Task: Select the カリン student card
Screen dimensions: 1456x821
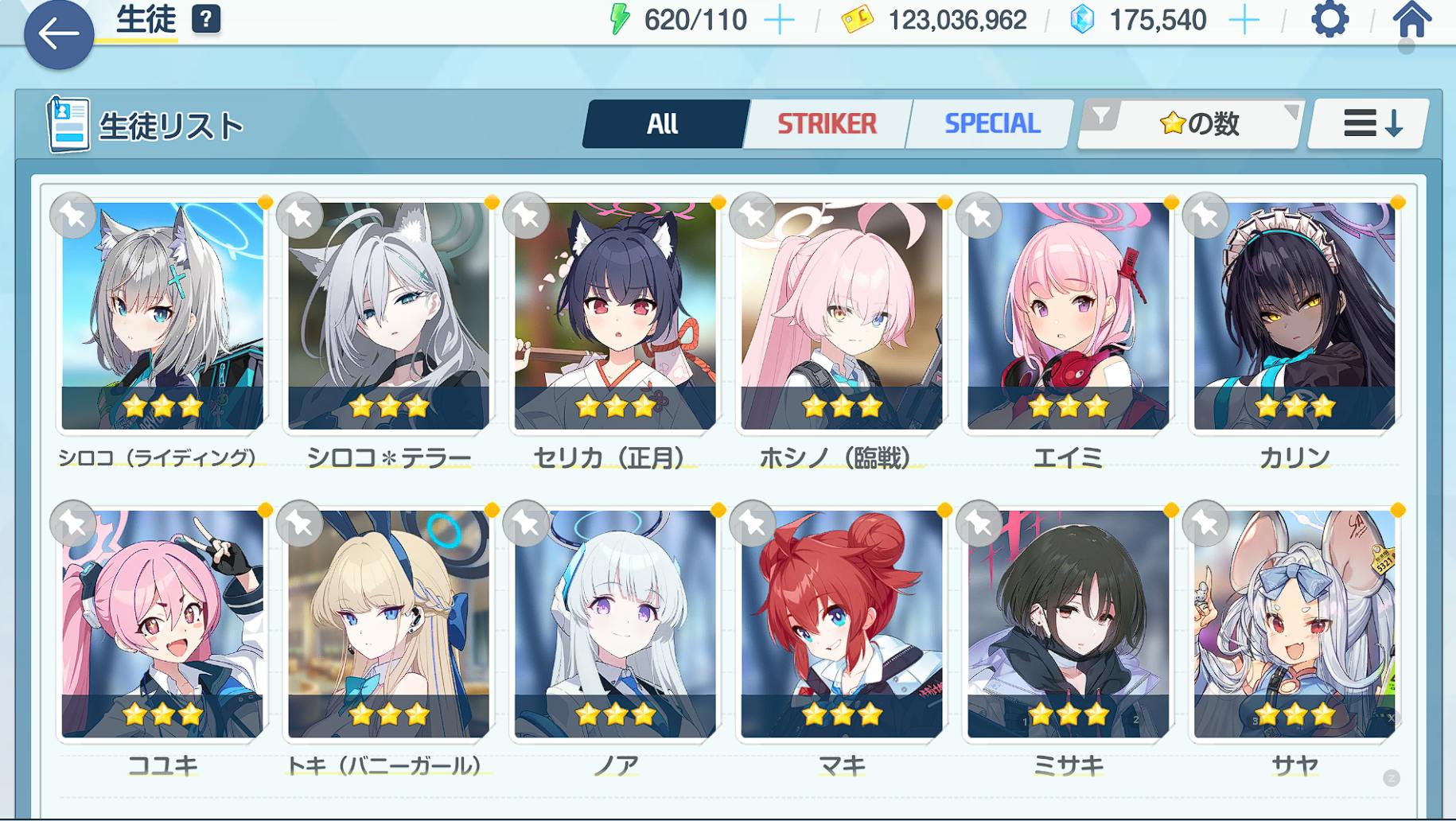Action: 1294,316
